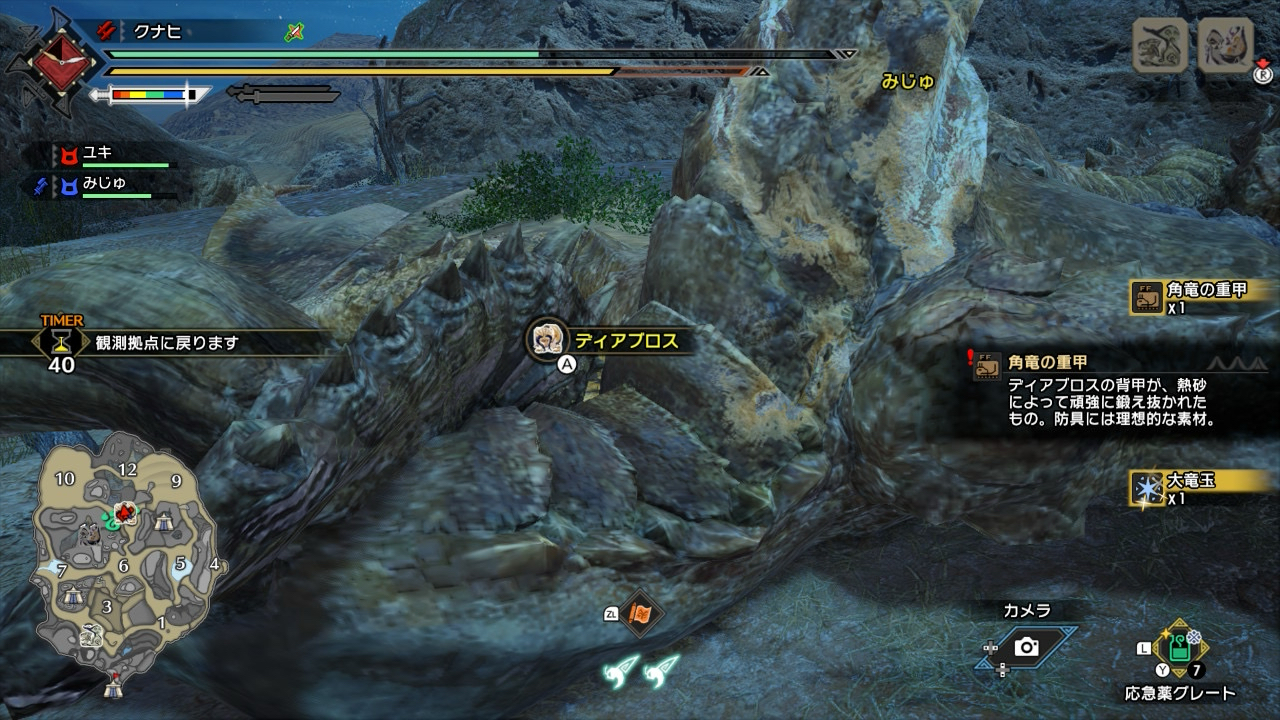
Task: Open the カメラ camera tool
Action: coord(1026,647)
